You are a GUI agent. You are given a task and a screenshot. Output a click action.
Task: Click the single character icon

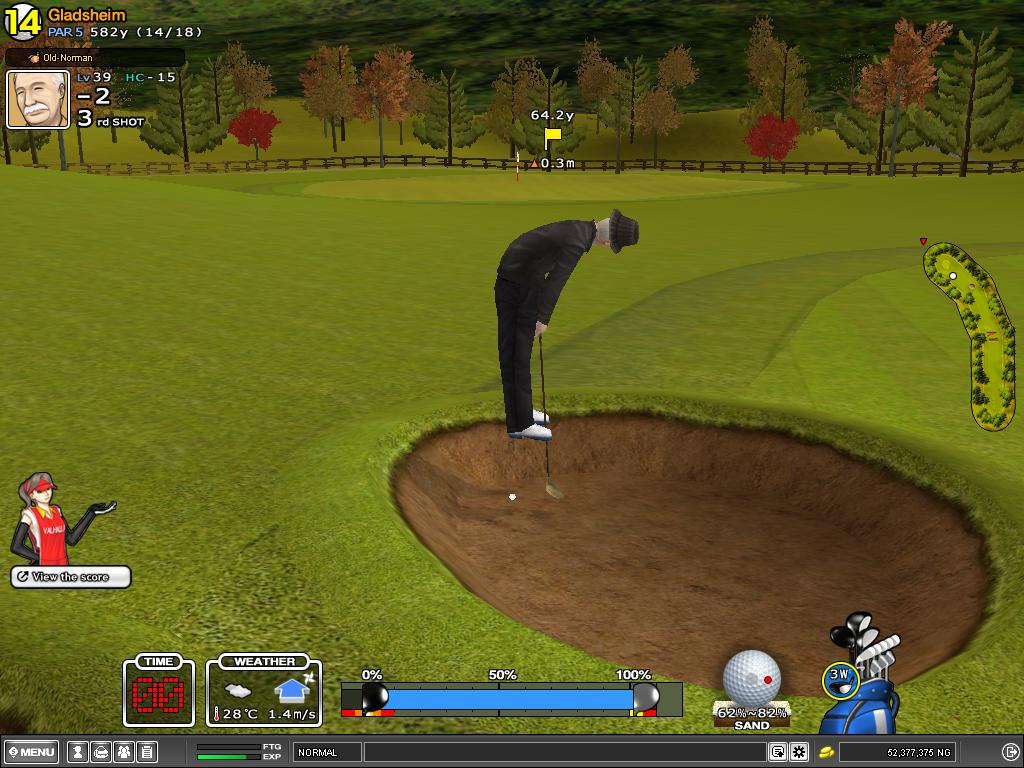[x=77, y=752]
